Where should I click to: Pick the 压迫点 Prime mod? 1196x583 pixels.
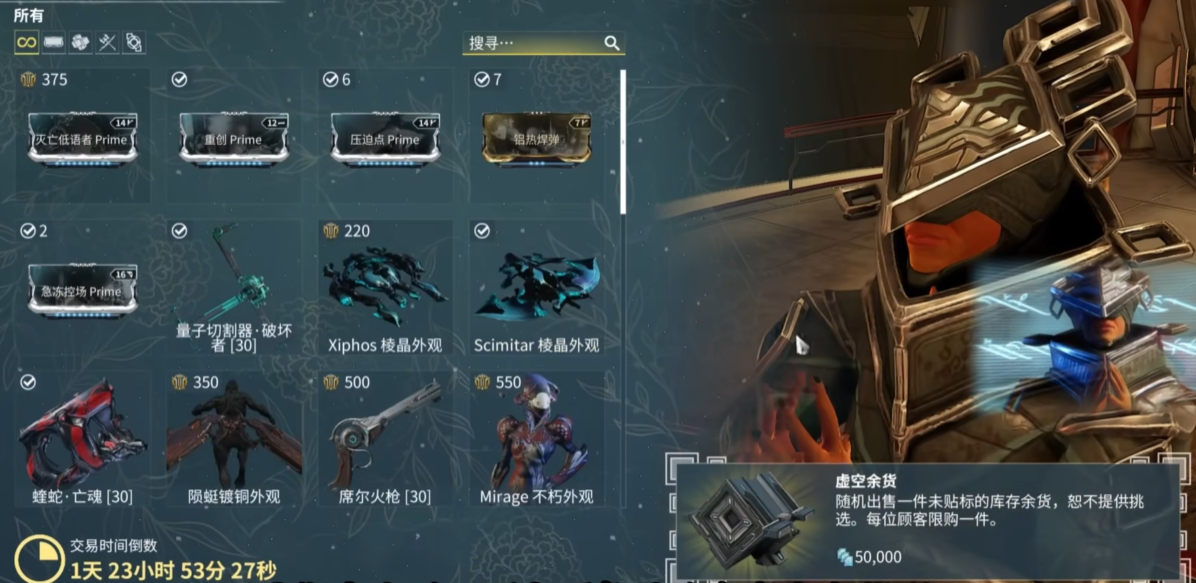pos(385,137)
